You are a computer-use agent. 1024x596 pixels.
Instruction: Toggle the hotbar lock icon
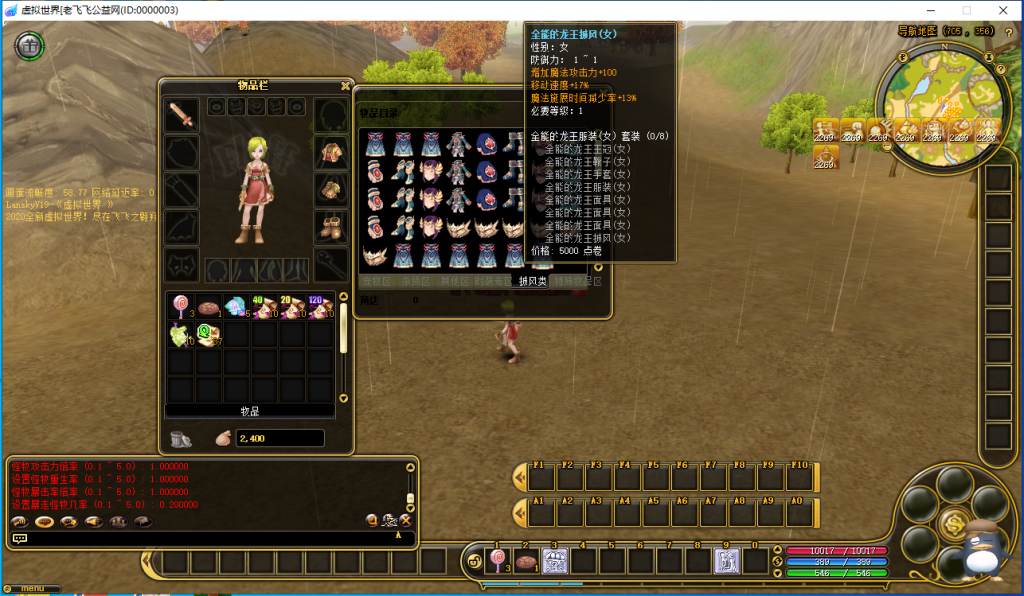point(474,562)
